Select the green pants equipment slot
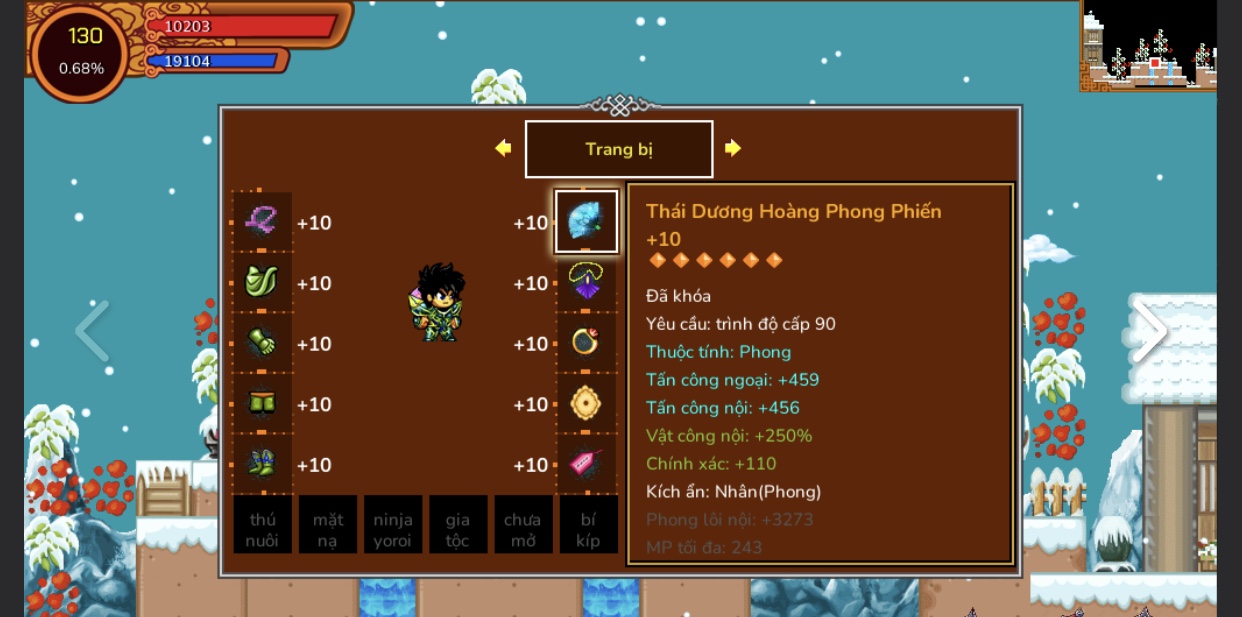This screenshot has height=617, width=1242. [262, 404]
